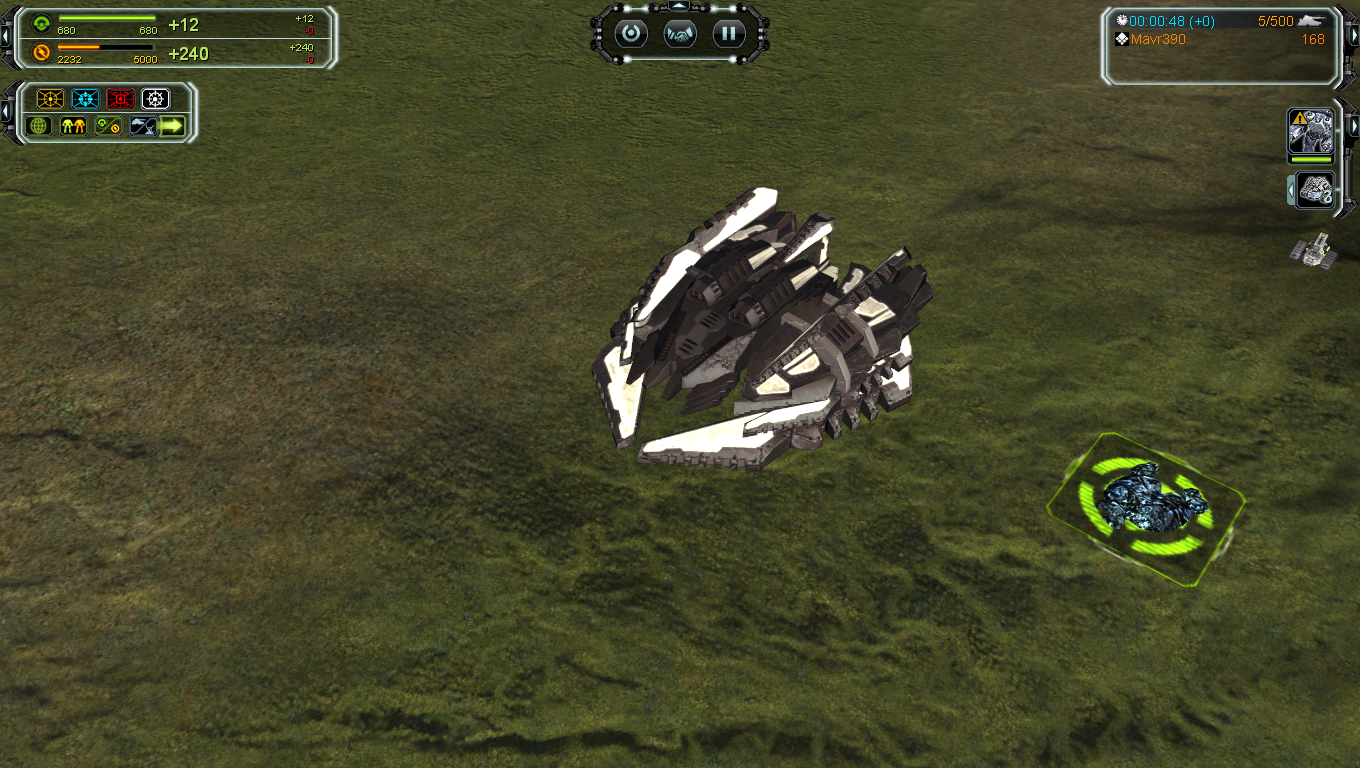
Task: Click the glowing green arrow button
Action: [173, 126]
